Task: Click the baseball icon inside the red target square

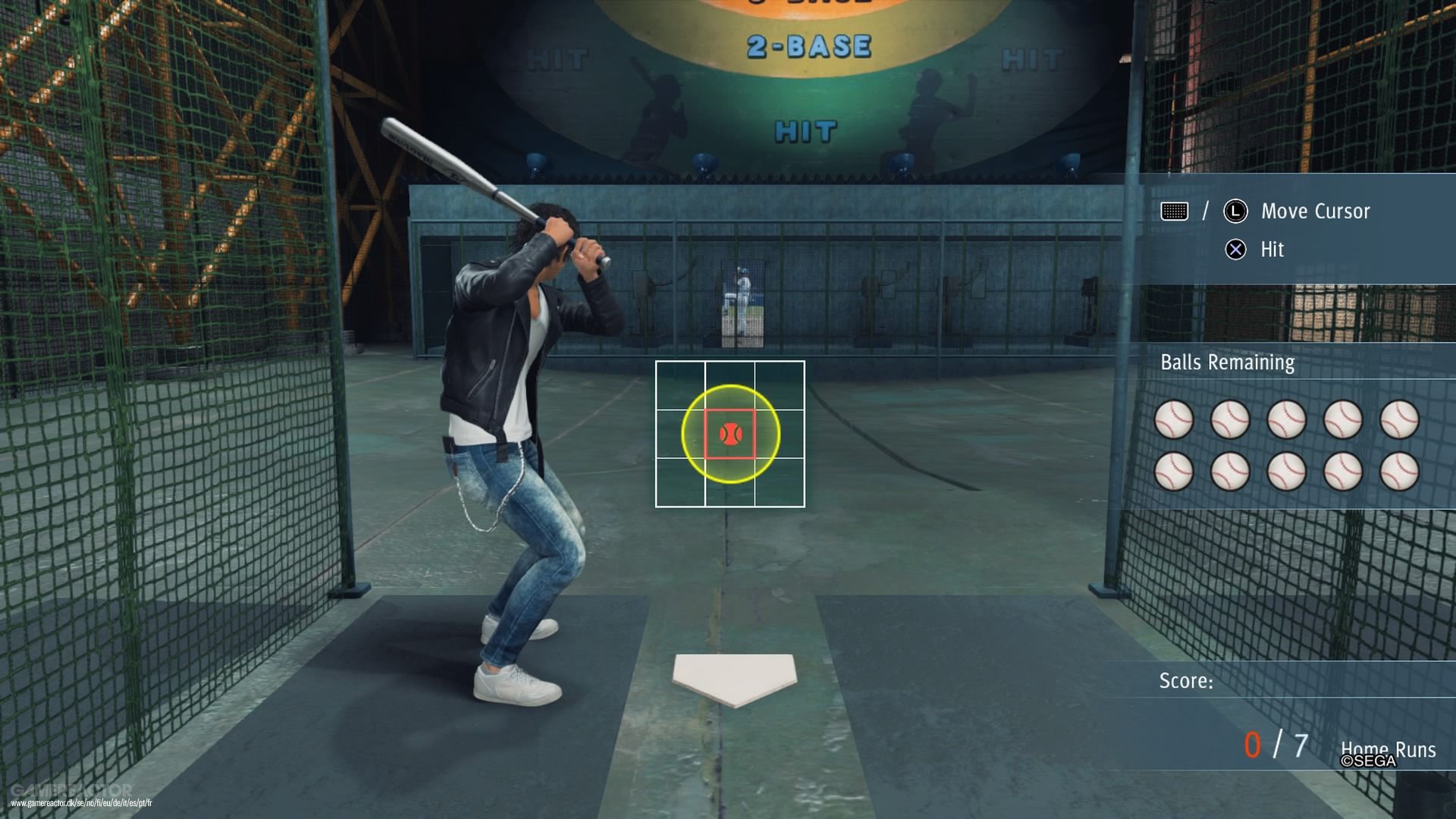Action: click(x=730, y=434)
